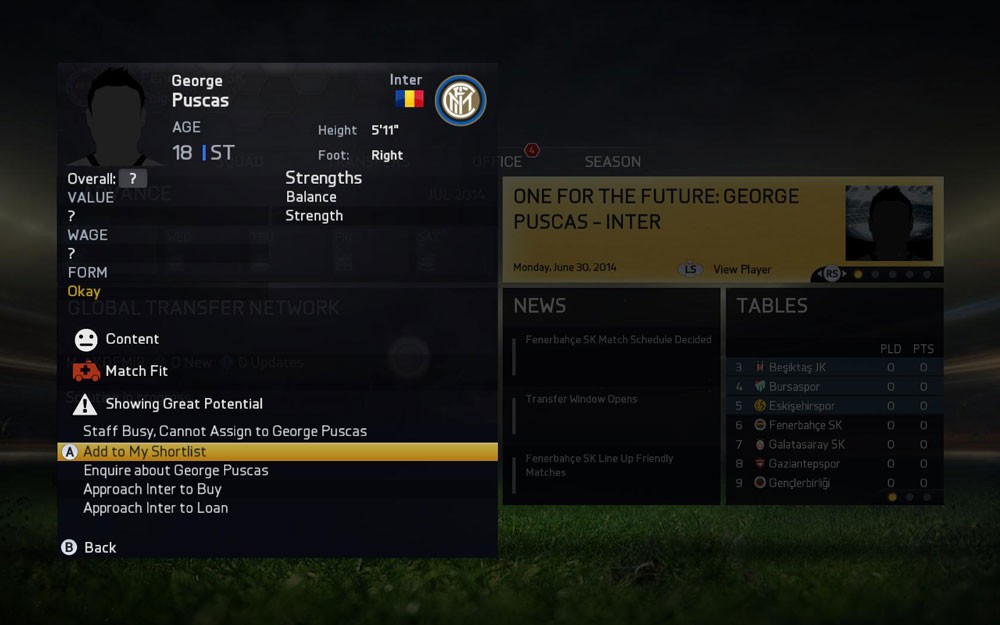
Task: Choose Enquire about George Puscas
Action: click(x=176, y=471)
